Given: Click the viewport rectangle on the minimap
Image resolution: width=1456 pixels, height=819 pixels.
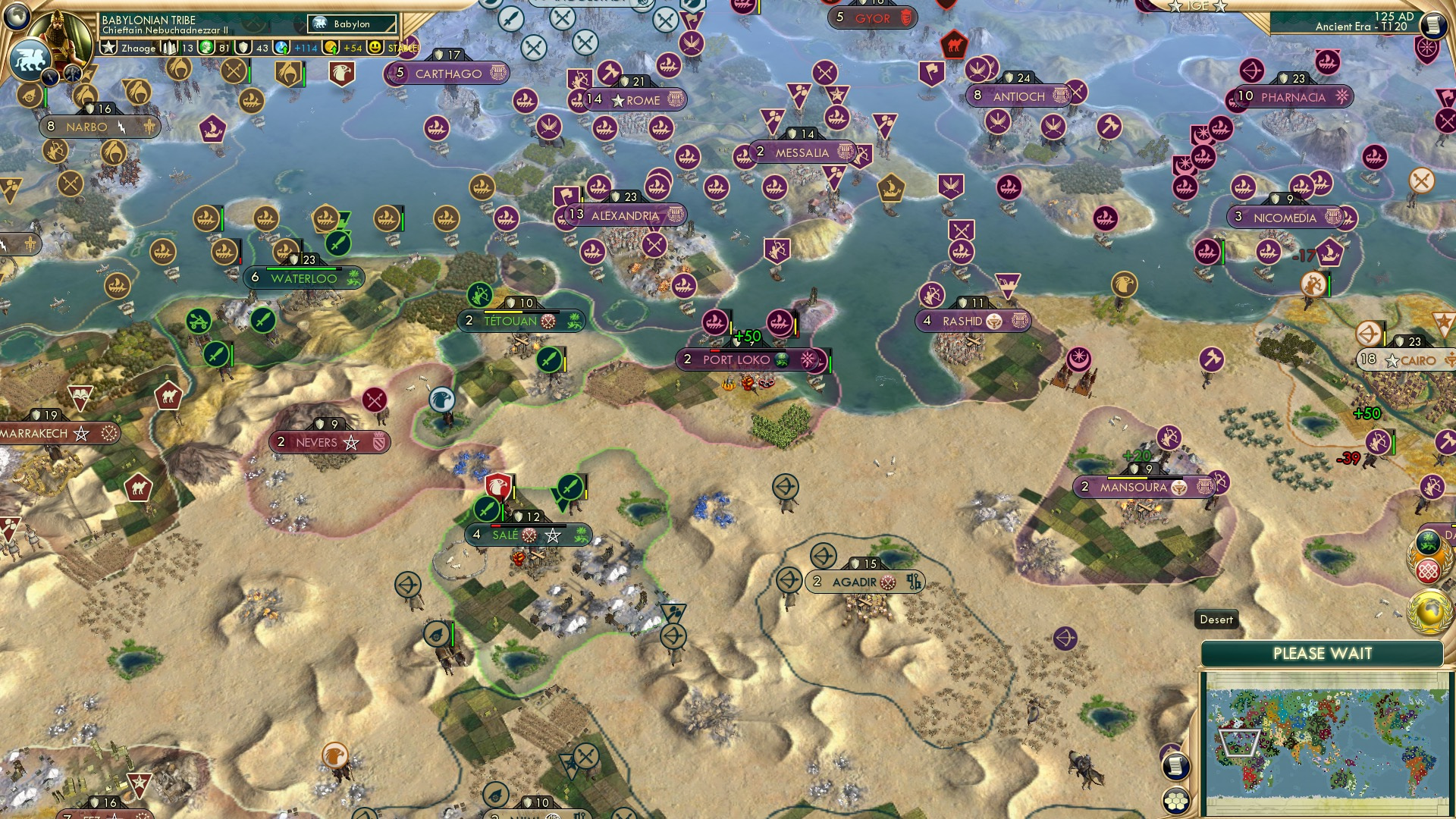Looking at the screenshot, I should pos(1239,742).
